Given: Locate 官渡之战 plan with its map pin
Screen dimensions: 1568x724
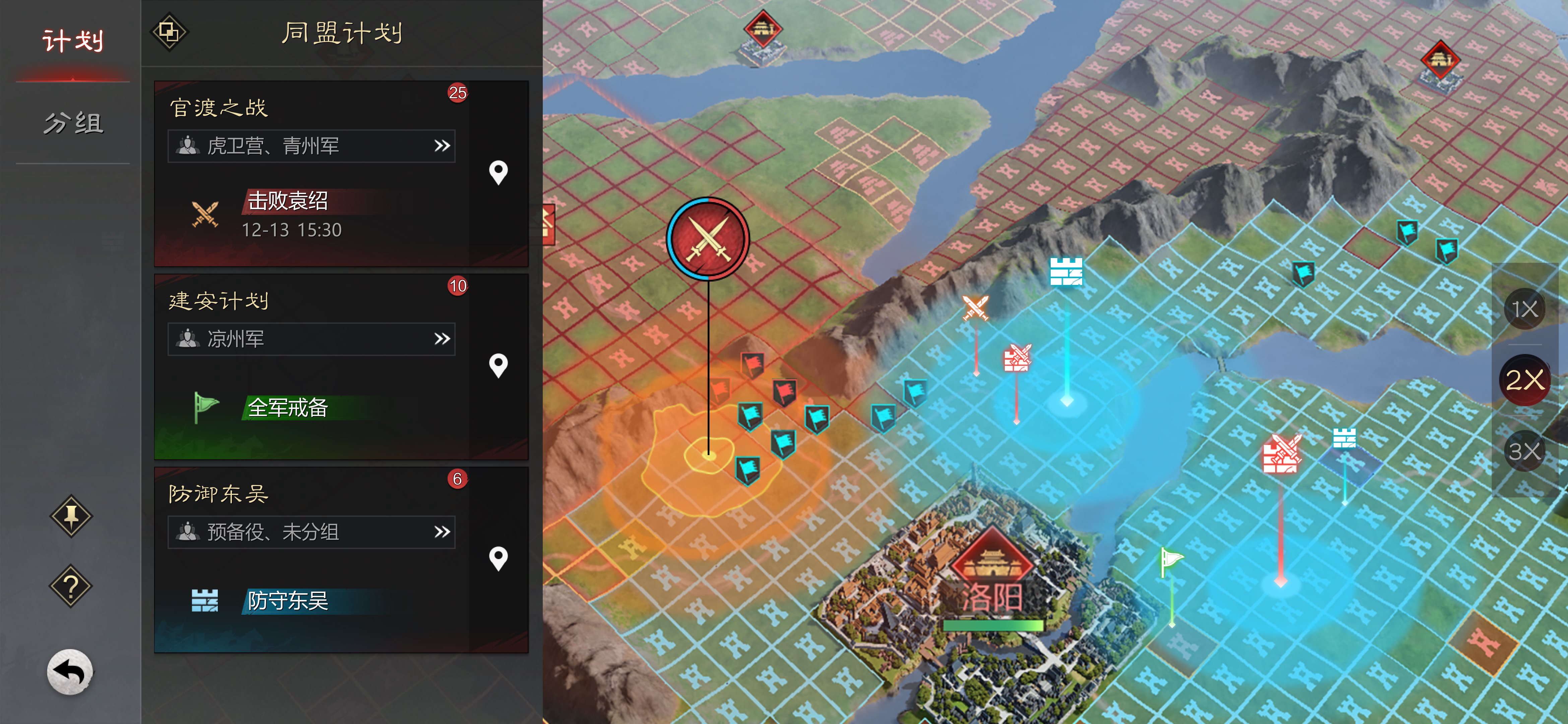Looking at the screenshot, I should coord(498,173).
